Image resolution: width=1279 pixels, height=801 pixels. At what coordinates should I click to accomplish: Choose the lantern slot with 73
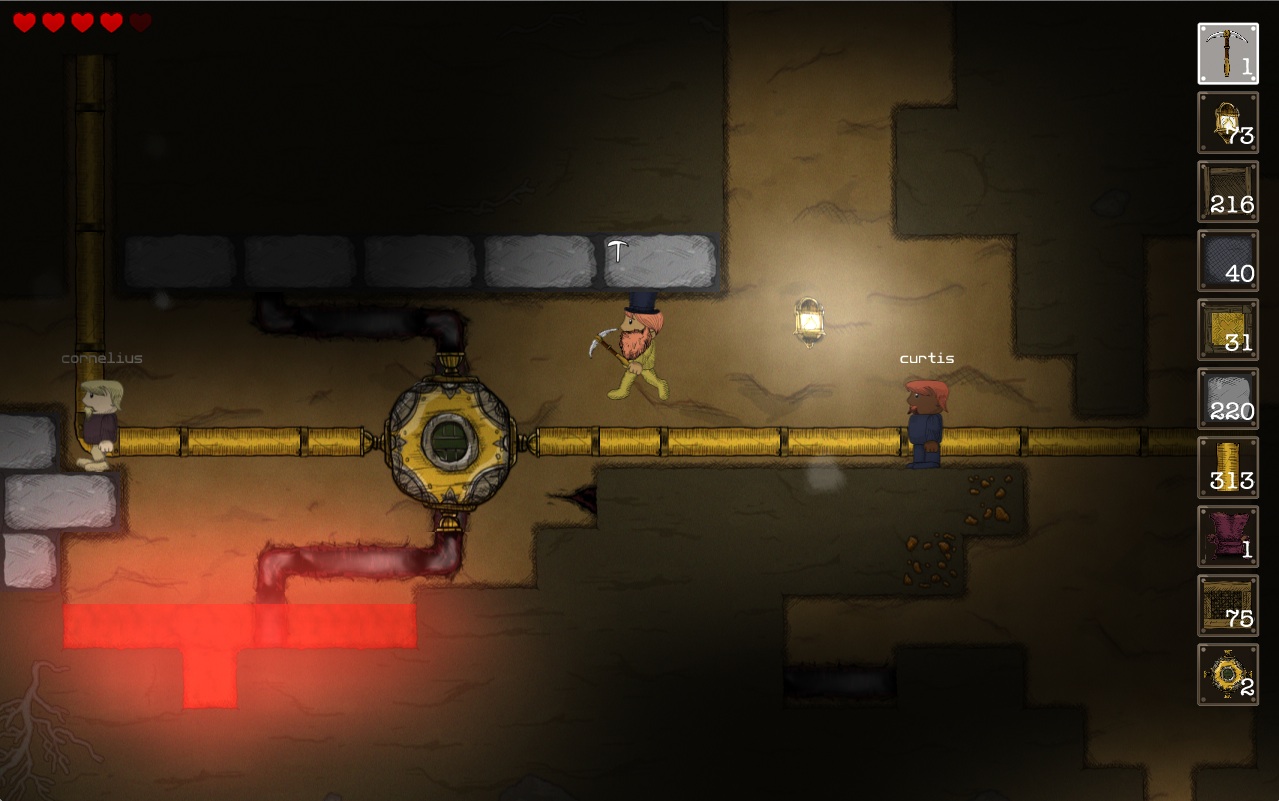pyautogui.click(x=1228, y=123)
